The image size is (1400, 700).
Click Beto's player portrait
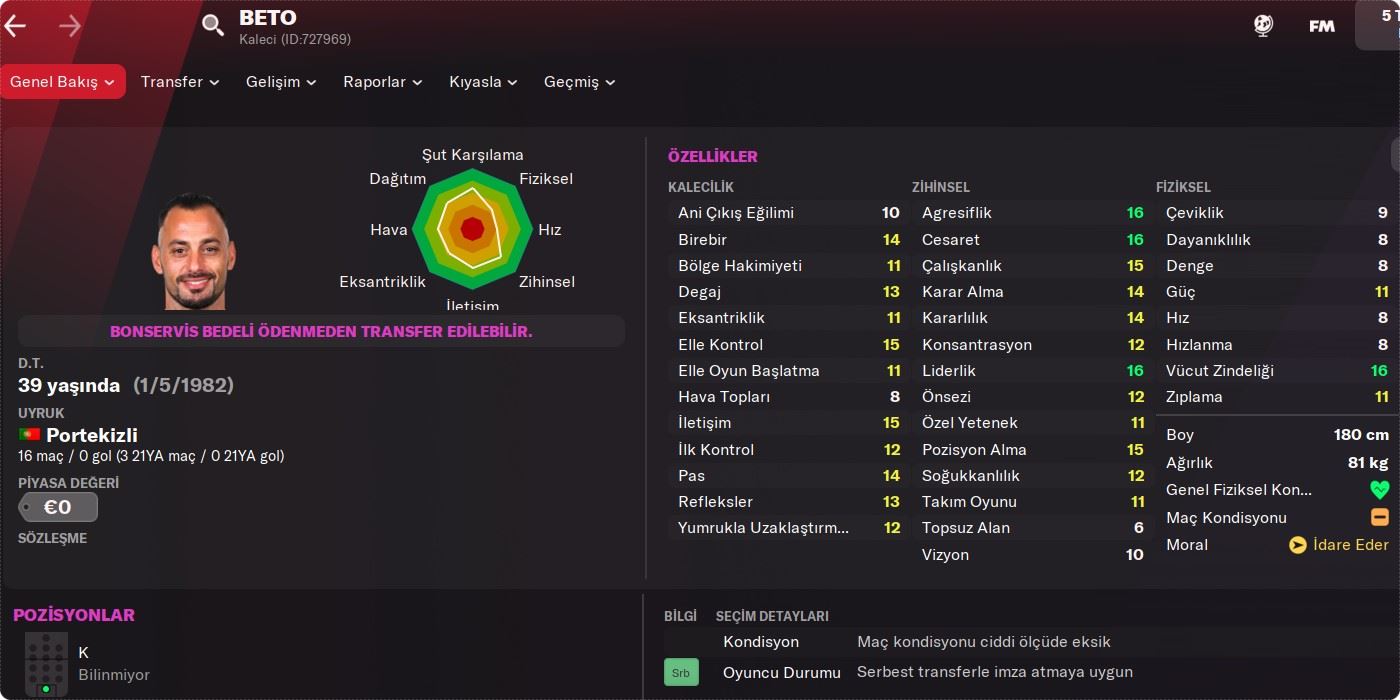coord(194,251)
